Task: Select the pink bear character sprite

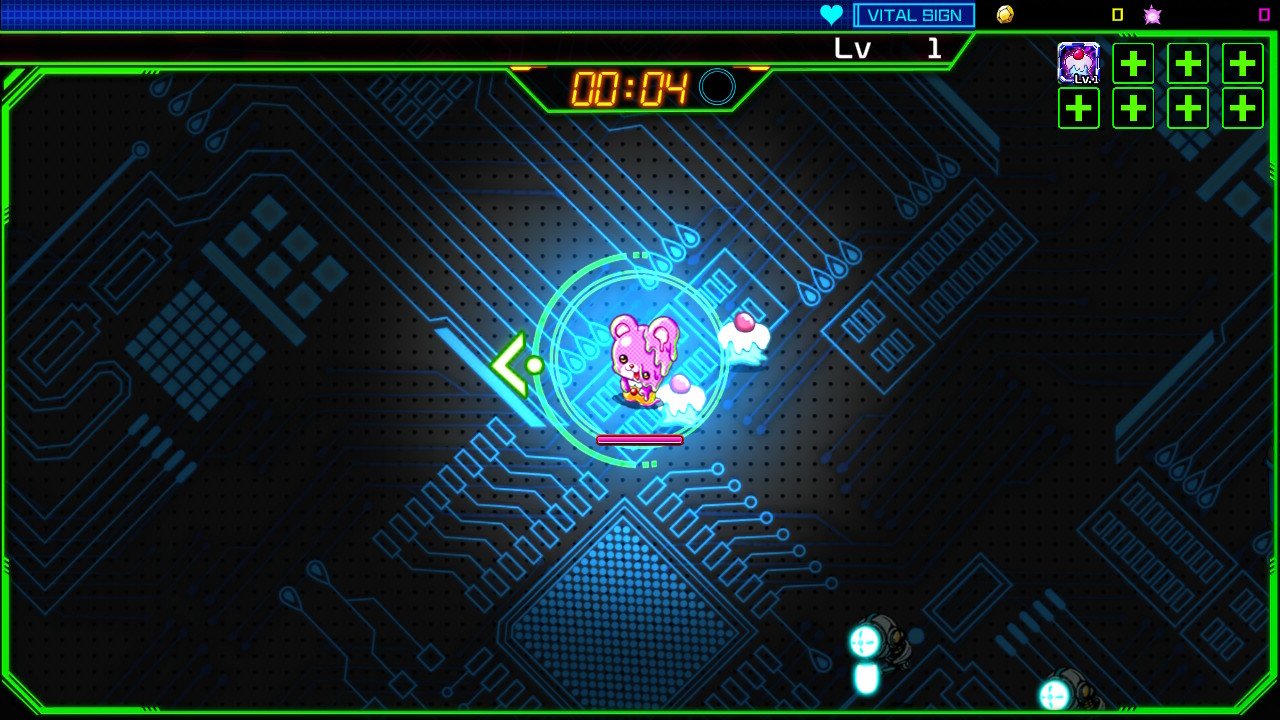Action: point(640,360)
